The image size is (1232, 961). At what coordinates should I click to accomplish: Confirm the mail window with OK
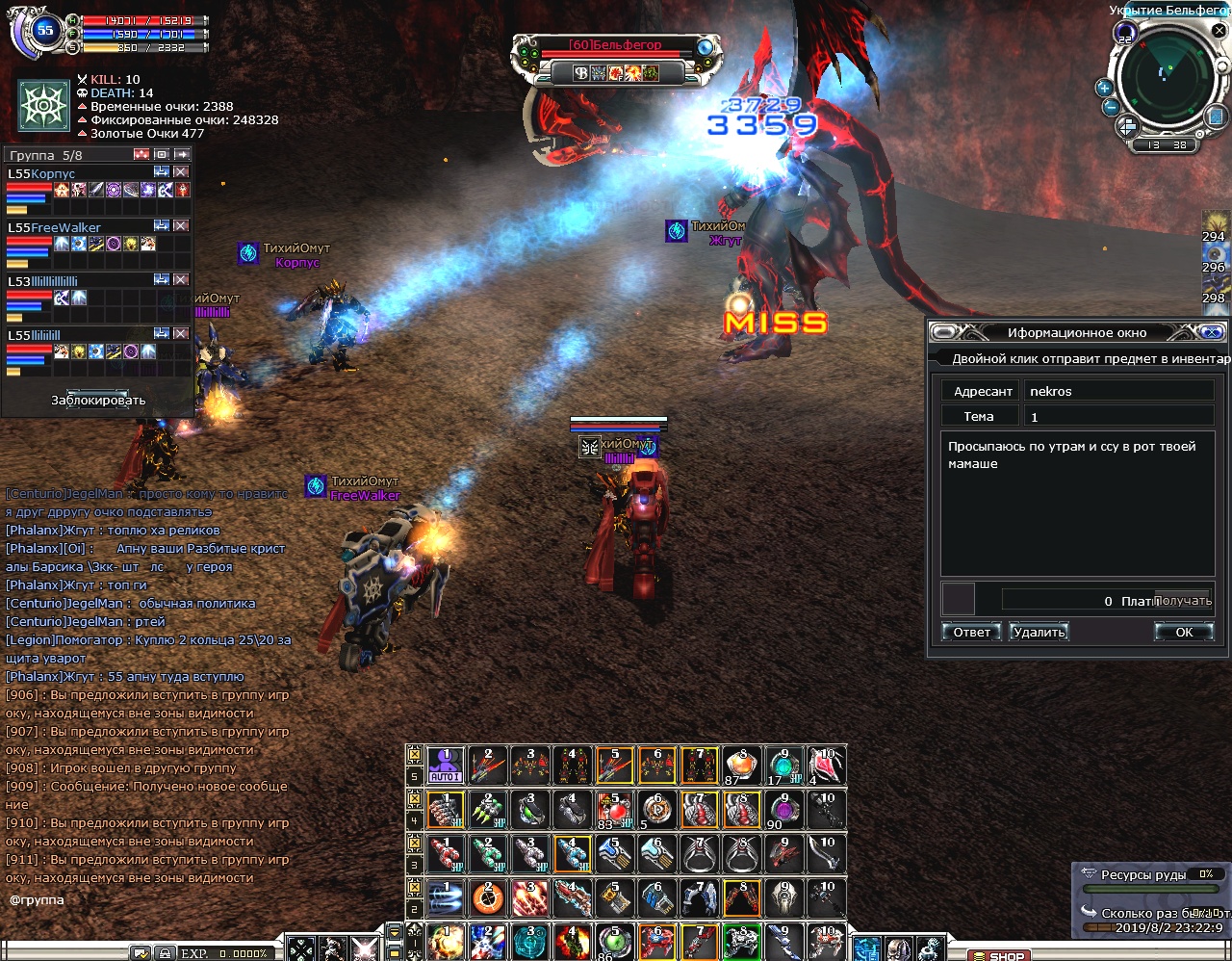click(1184, 633)
